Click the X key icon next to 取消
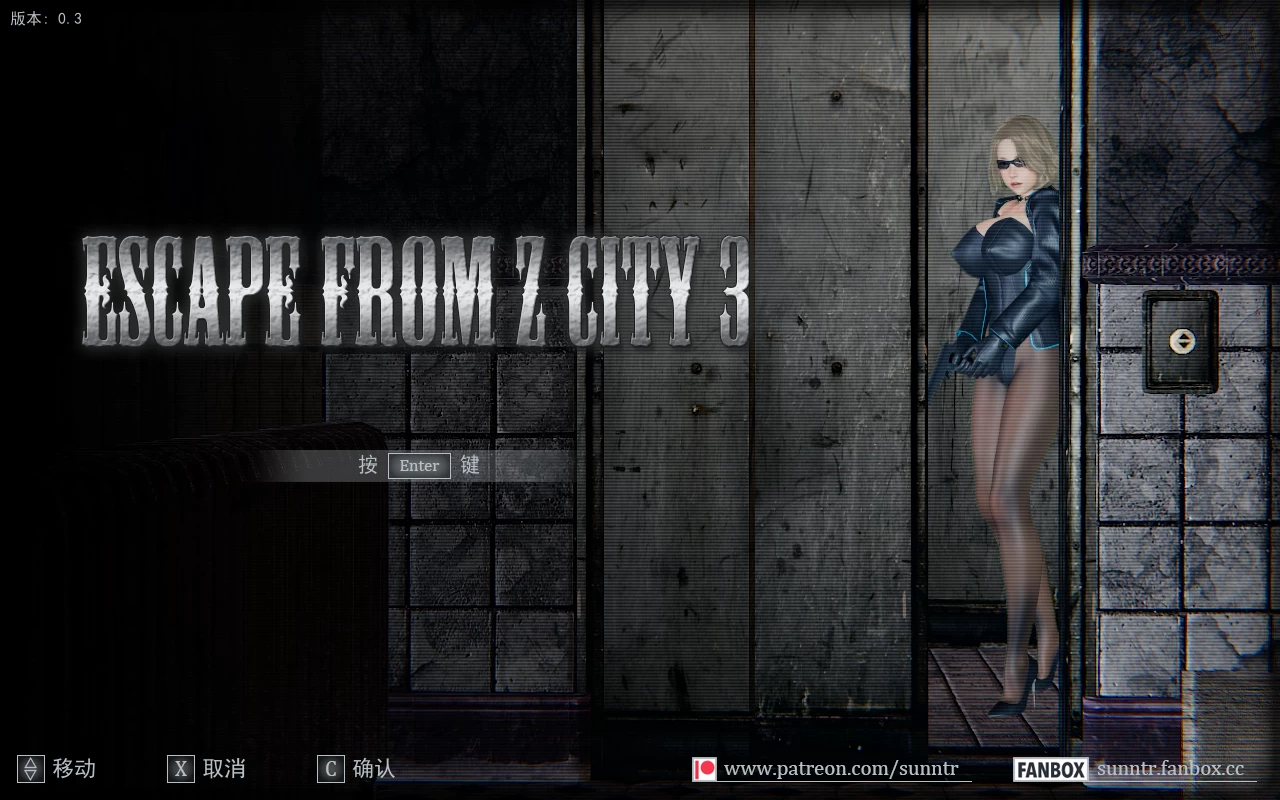This screenshot has height=800, width=1280. (181, 769)
